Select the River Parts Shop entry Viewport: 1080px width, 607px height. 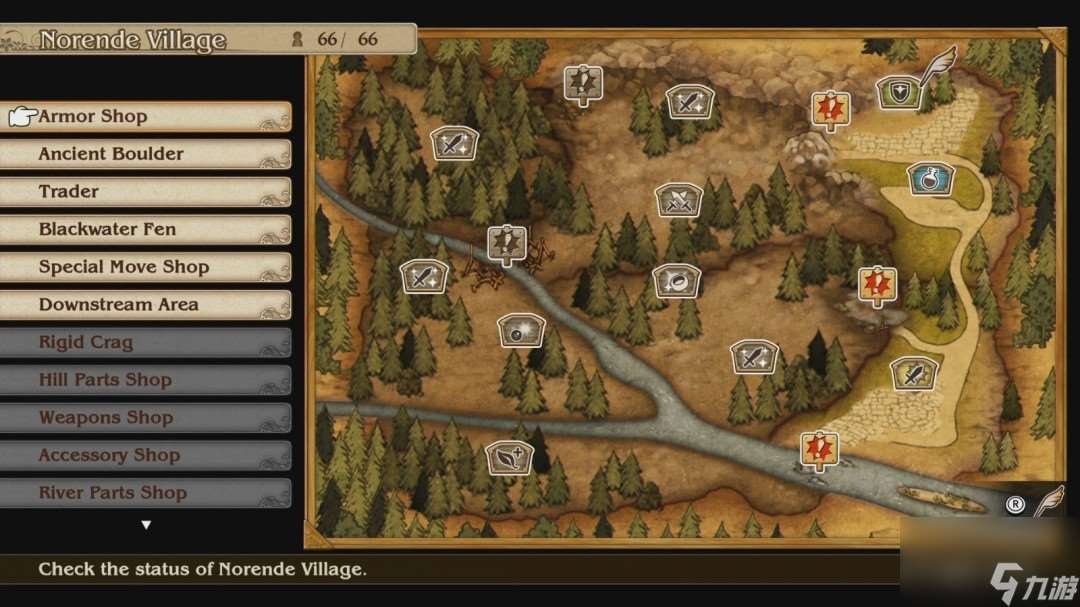pos(146,493)
